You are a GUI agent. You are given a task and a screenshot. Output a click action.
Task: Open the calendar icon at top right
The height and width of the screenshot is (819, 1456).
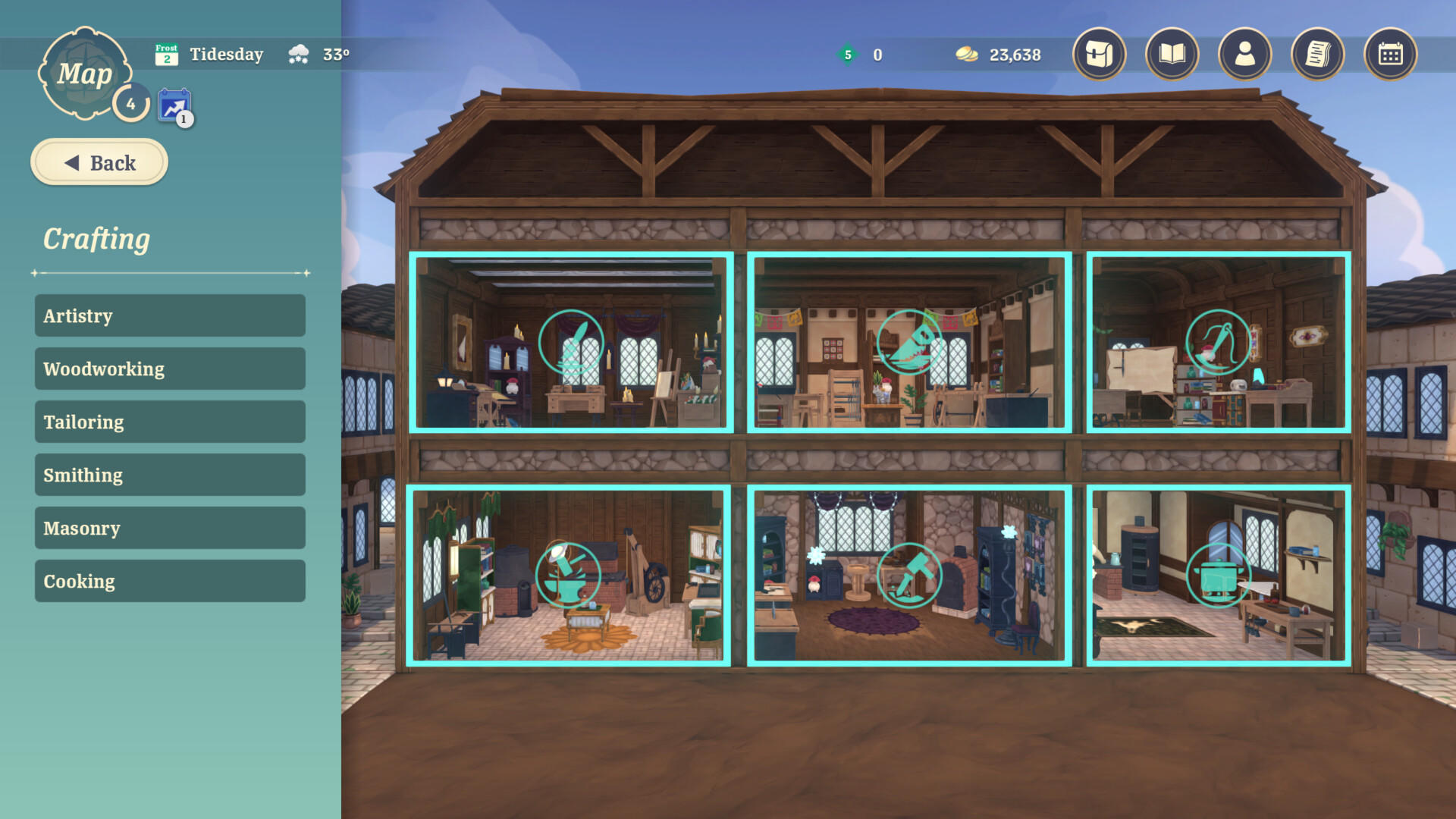tap(1390, 55)
